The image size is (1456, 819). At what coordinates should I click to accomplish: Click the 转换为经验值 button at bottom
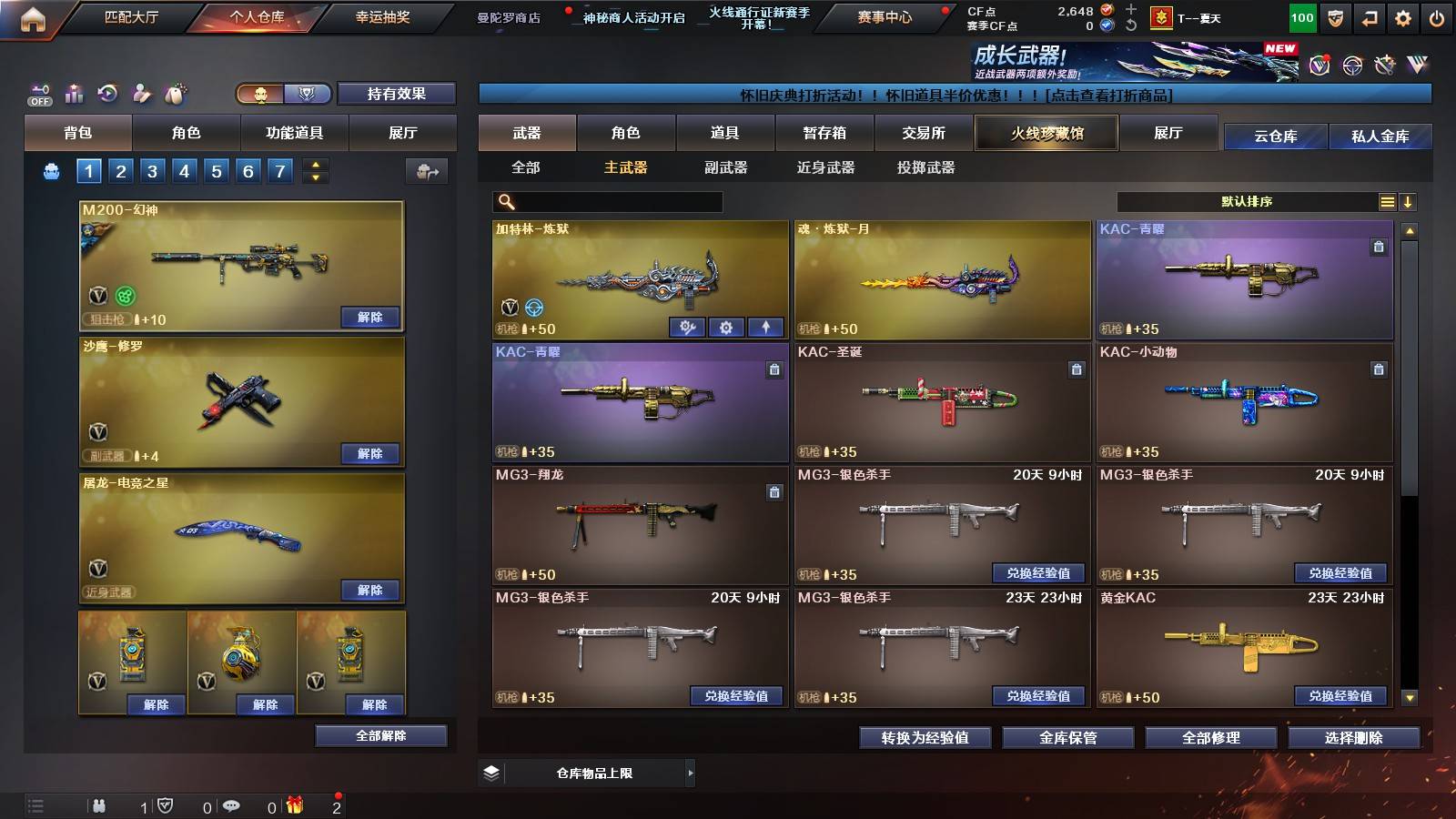click(925, 739)
